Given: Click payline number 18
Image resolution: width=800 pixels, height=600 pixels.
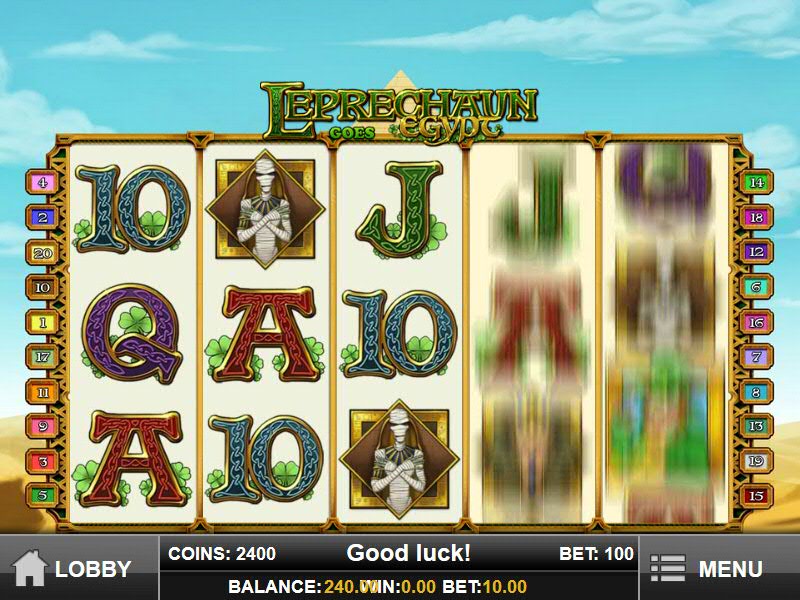Looking at the screenshot, I should click(x=756, y=218).
